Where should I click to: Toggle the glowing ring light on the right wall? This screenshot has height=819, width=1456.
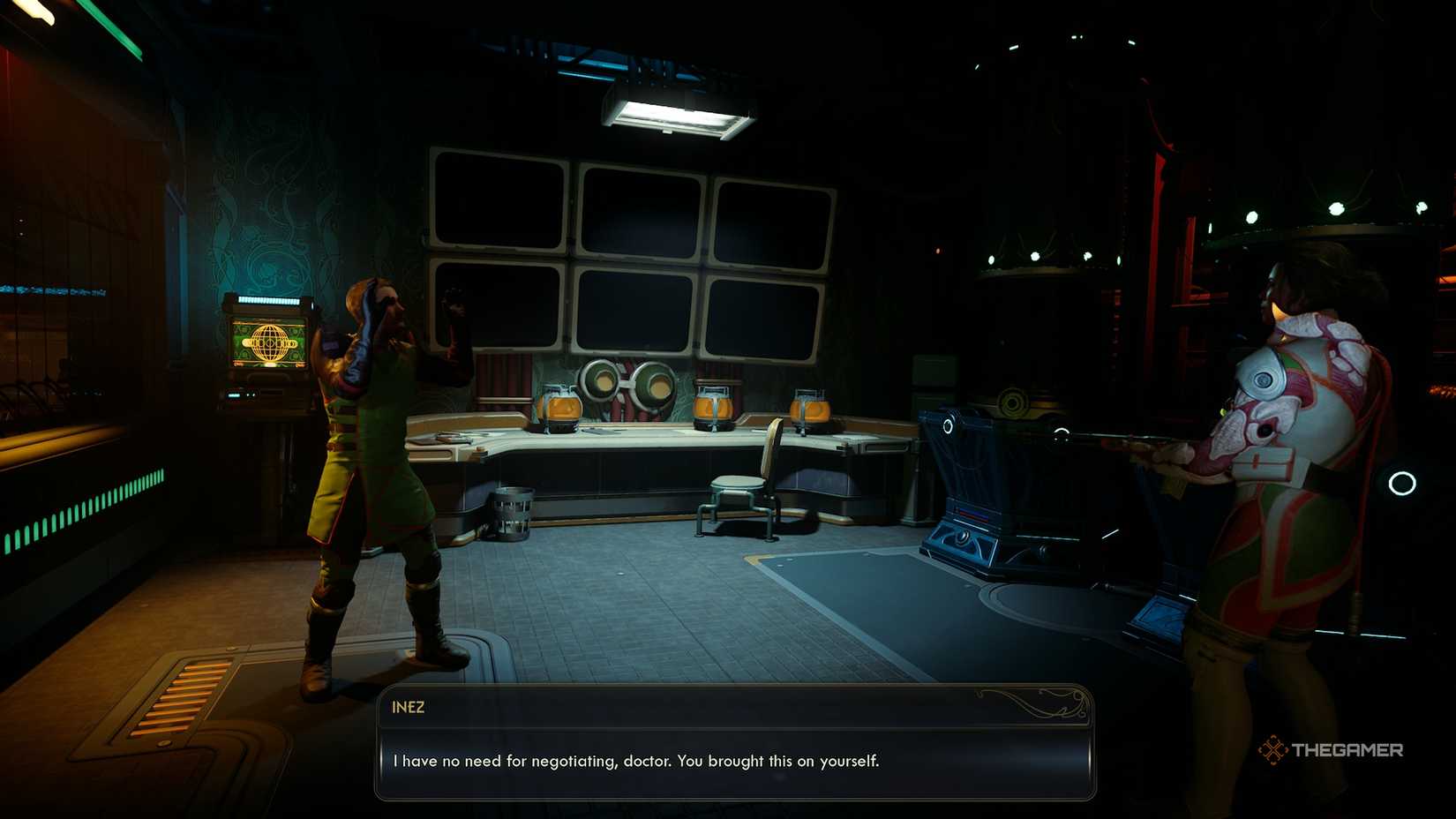(1400, 482)
